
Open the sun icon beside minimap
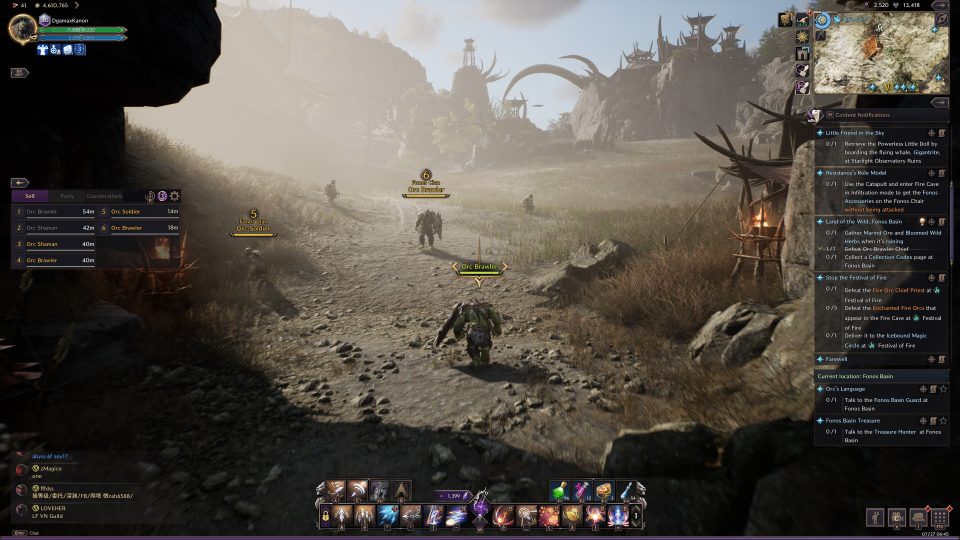(802, 37)
